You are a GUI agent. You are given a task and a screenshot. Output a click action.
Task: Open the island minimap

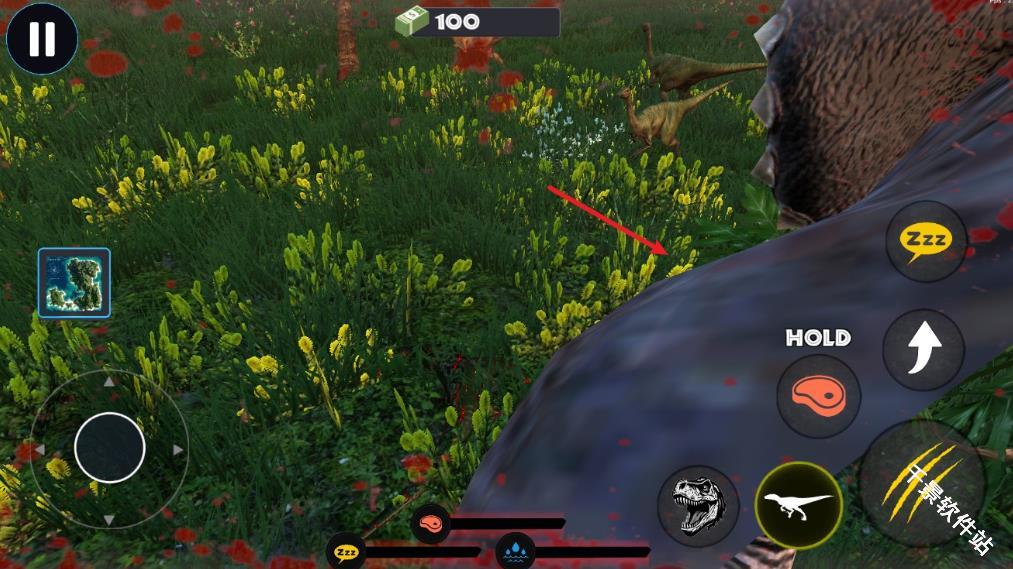74,283
